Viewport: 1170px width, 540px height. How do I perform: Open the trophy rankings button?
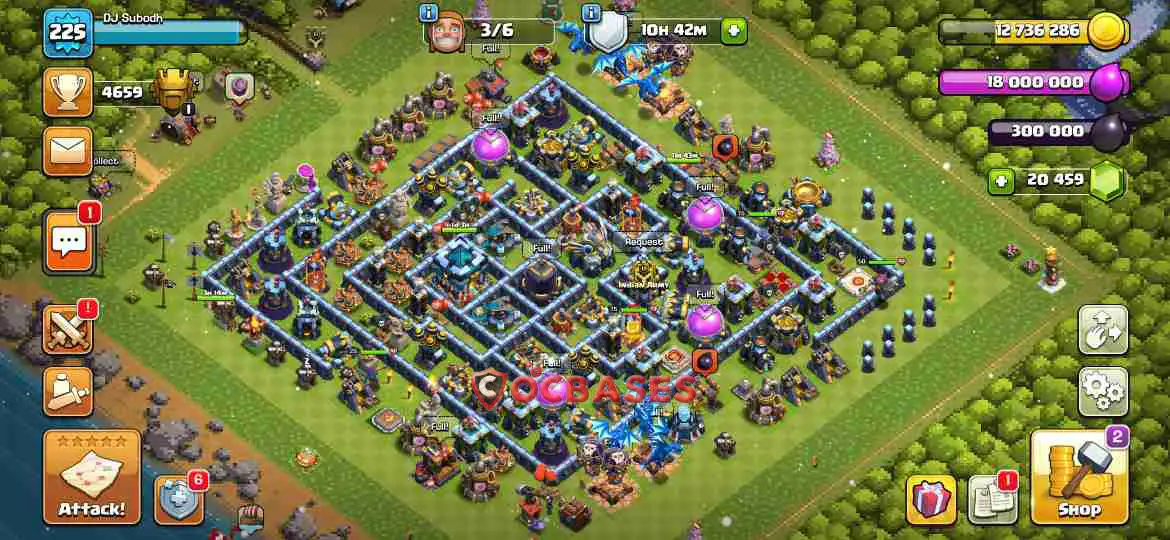point(68,93)
